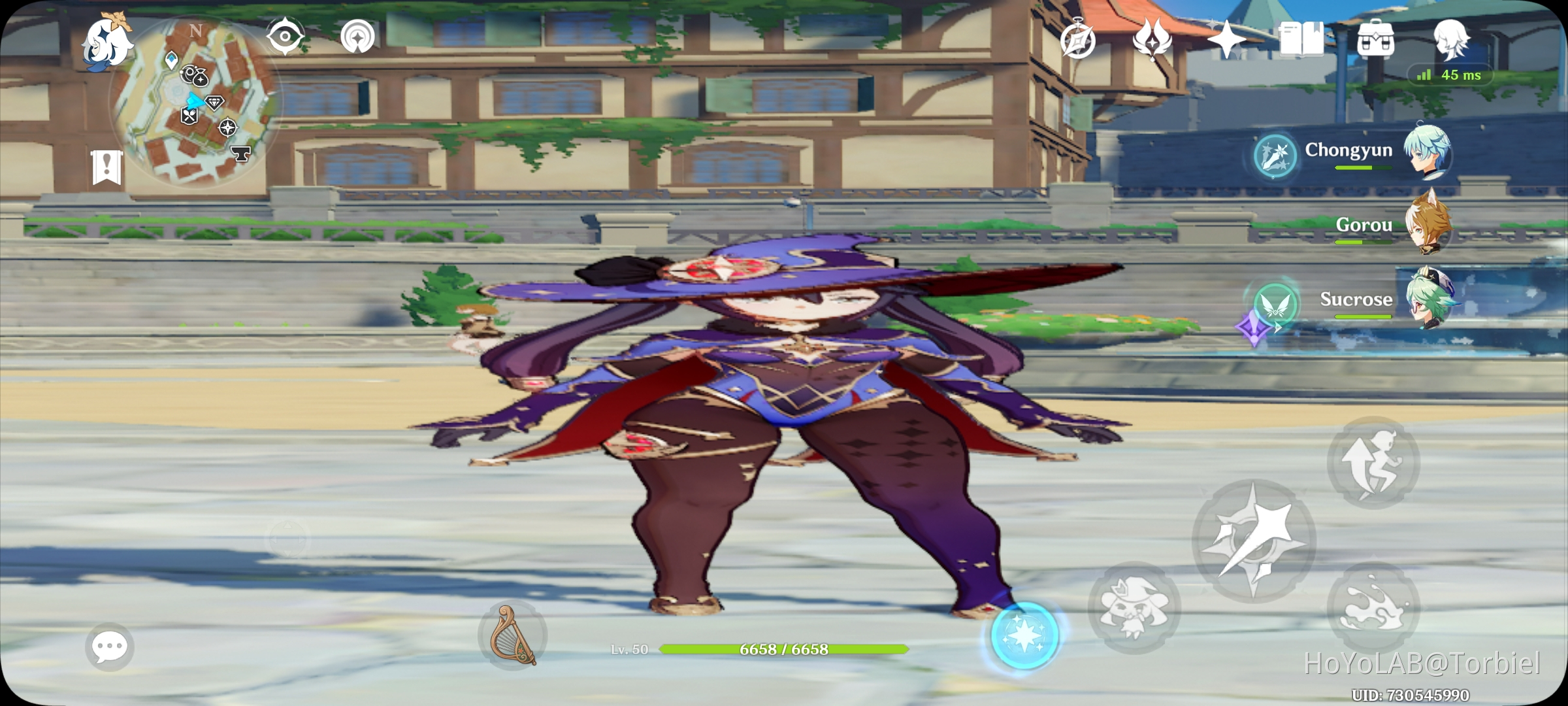
Task: Open the Battle Pass wings icon
Action: (1152, 41)
